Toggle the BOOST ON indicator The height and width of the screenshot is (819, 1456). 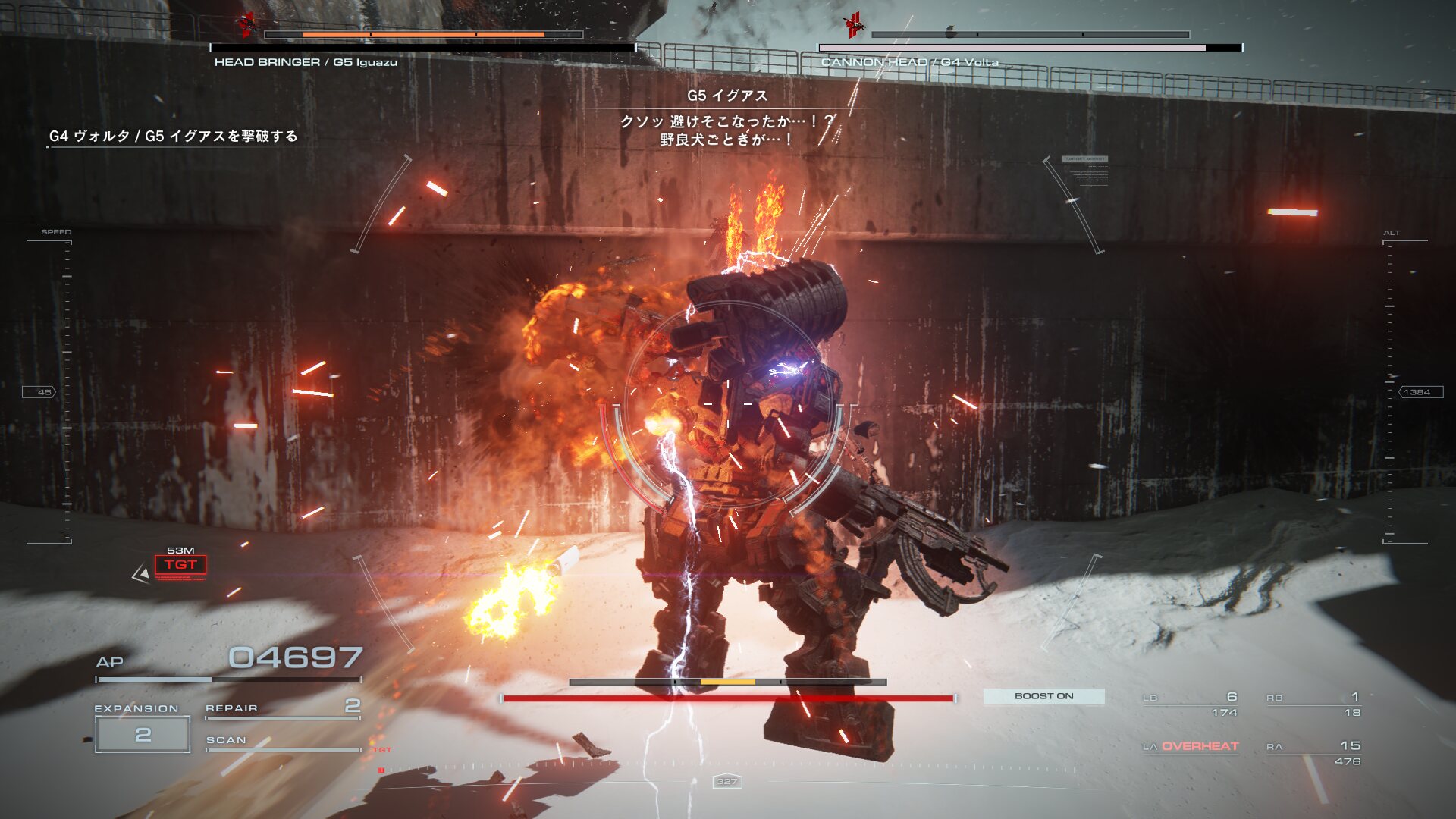coord(1043,696)
